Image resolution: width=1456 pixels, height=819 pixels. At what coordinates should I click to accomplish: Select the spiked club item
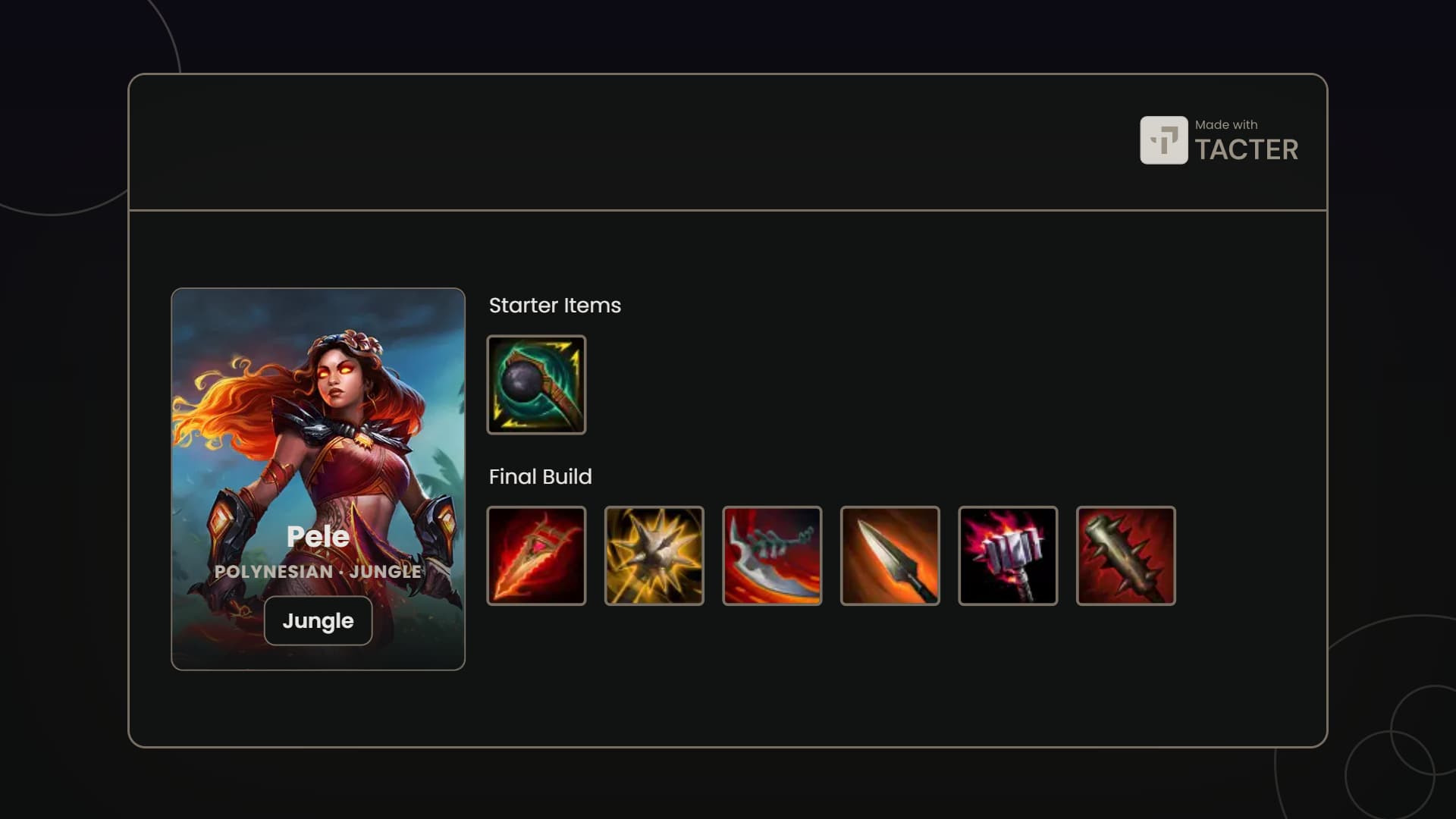coord(1125,556)
